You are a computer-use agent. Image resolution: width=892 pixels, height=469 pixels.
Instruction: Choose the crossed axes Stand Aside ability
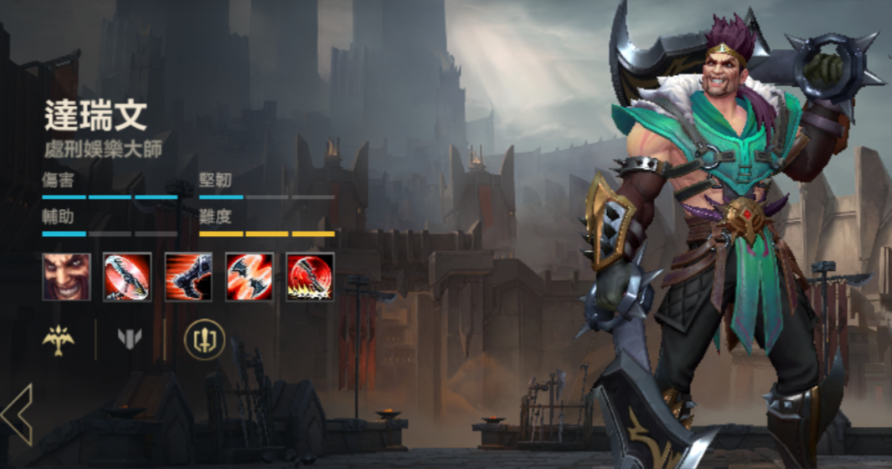(x=249, y=276)
